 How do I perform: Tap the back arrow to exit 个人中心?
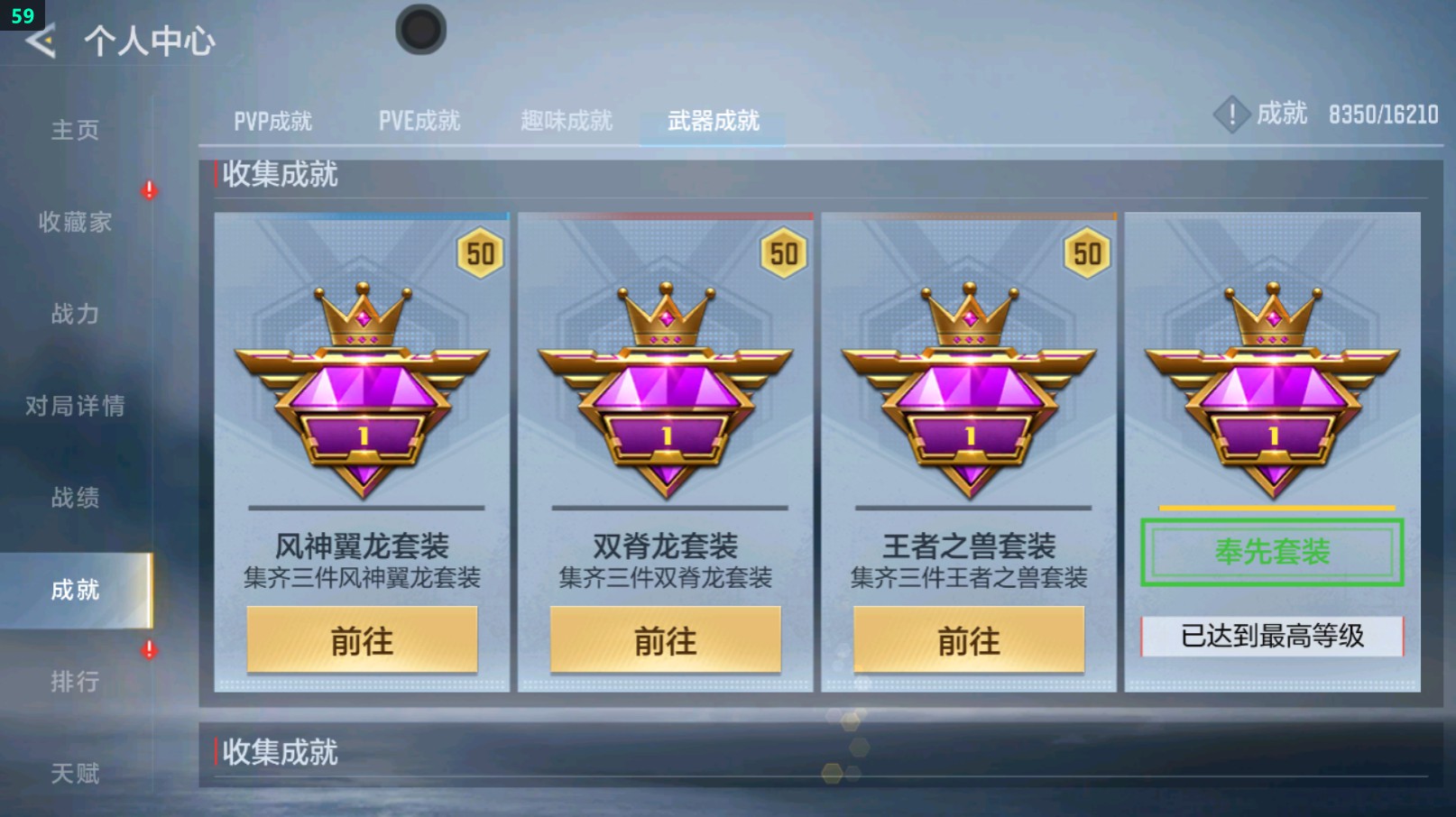(x=40, y=40)
